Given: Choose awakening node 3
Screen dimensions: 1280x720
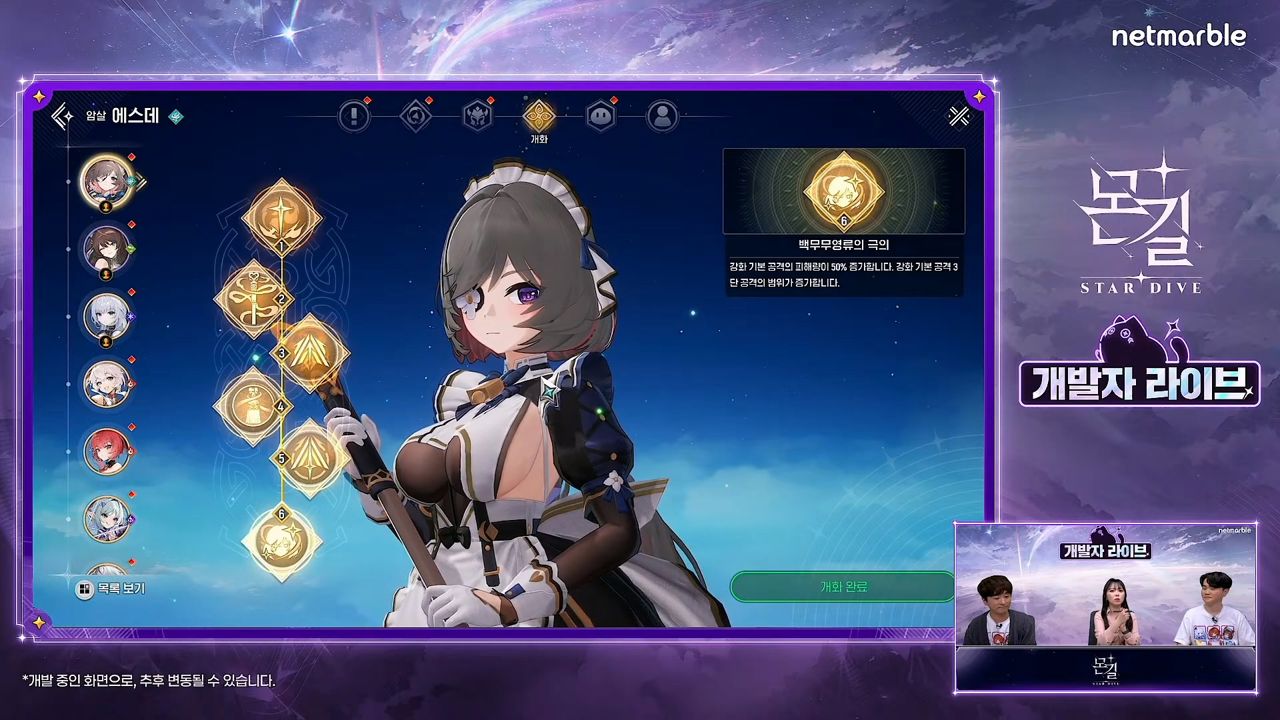Looking at the screenshot, I should [311, 351].
